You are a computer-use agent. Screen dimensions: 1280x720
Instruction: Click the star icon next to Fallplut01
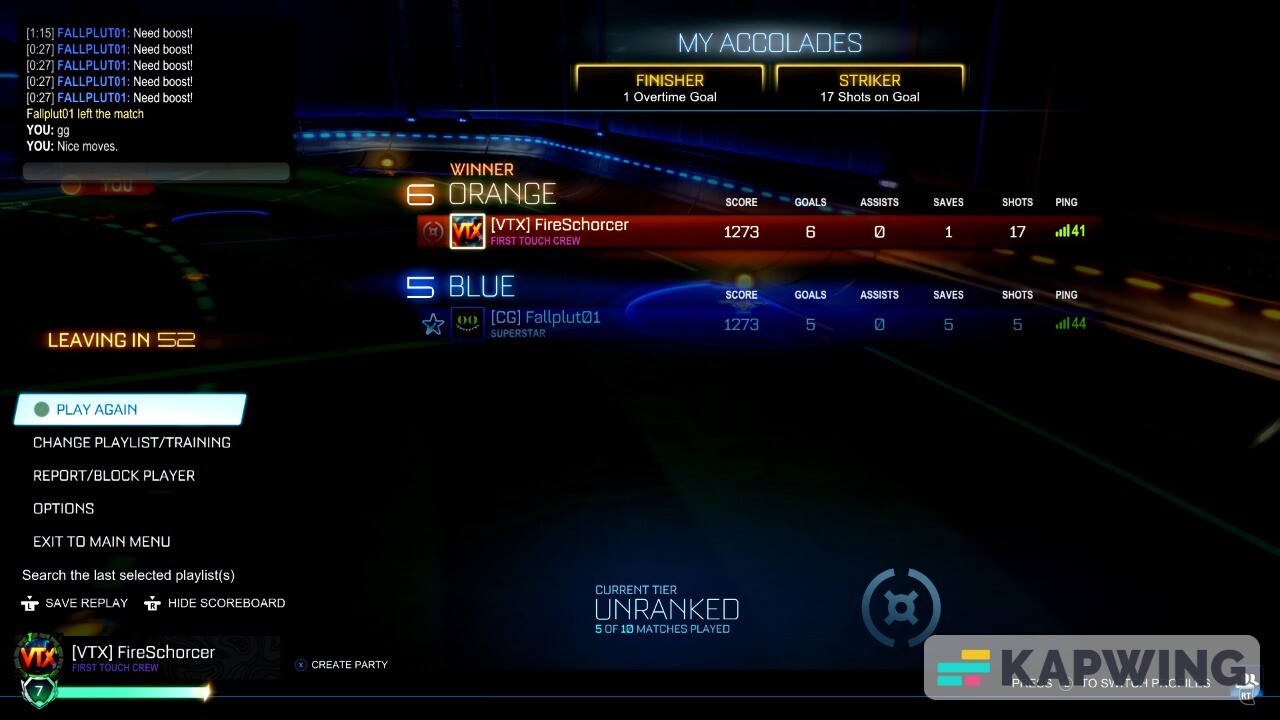pos(433,323)
